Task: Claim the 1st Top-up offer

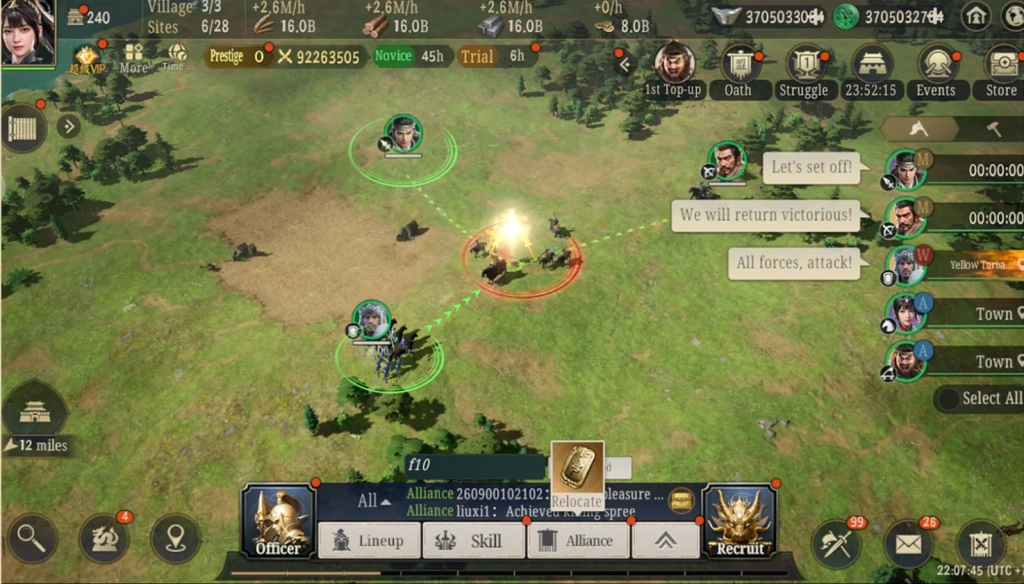Action: 674,70
